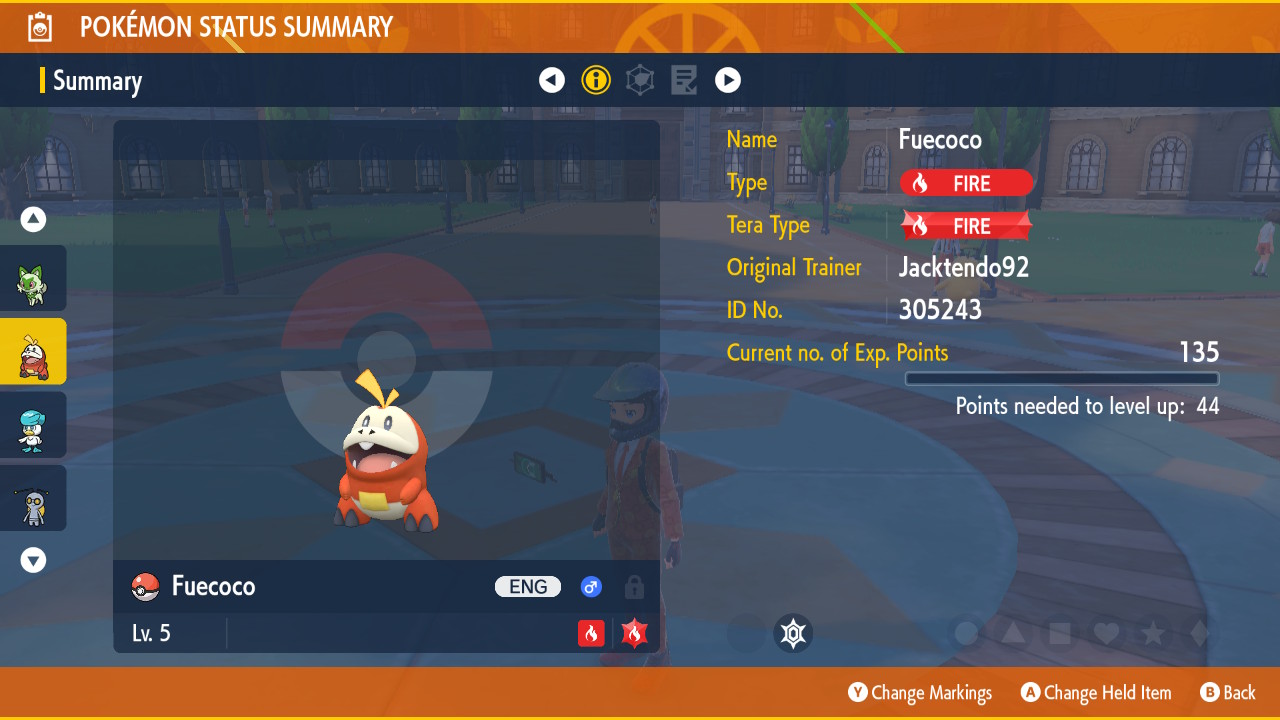Click the Fire Tera Type badge
Image resolution: width=1280 pixels, height=720 pixels.
[966, 226]
